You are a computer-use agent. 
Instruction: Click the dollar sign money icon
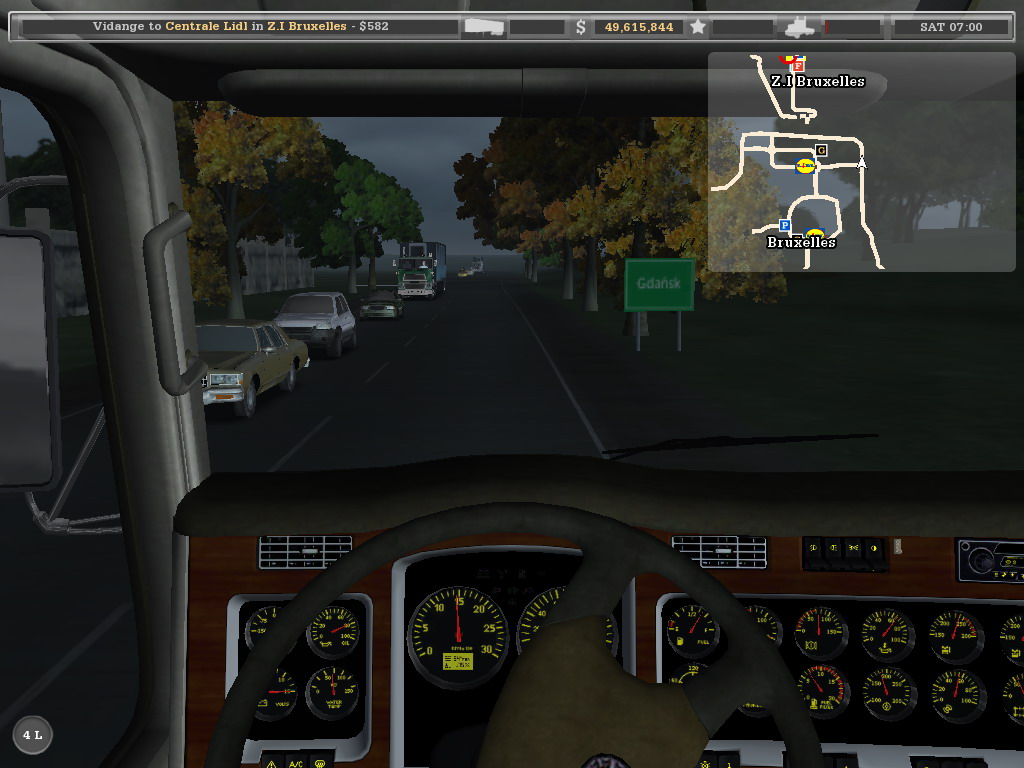tap(581, 27)
